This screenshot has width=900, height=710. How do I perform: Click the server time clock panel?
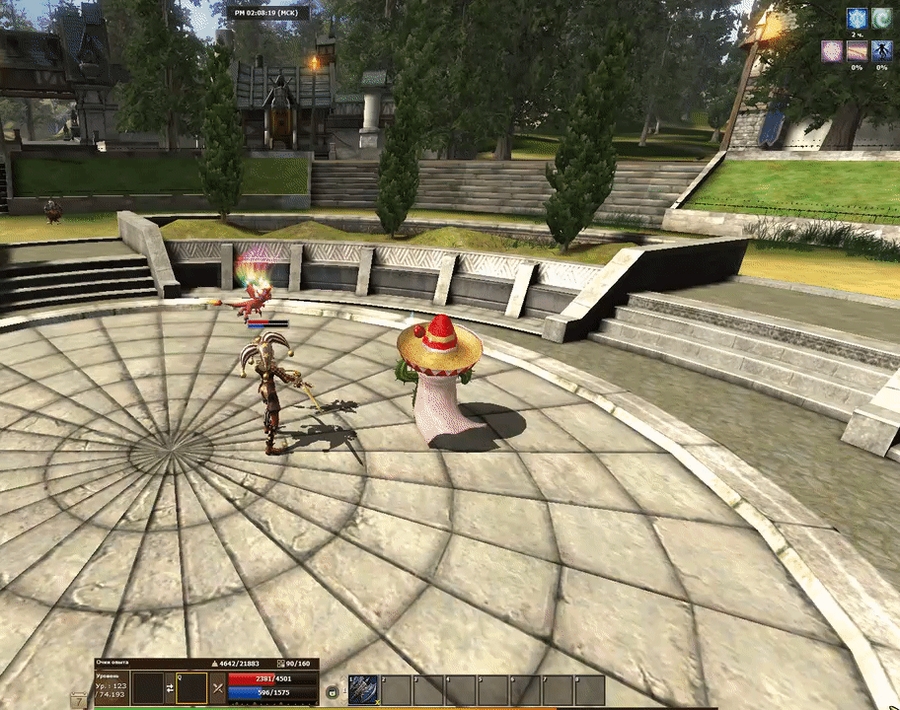click(x=268, y=13)
